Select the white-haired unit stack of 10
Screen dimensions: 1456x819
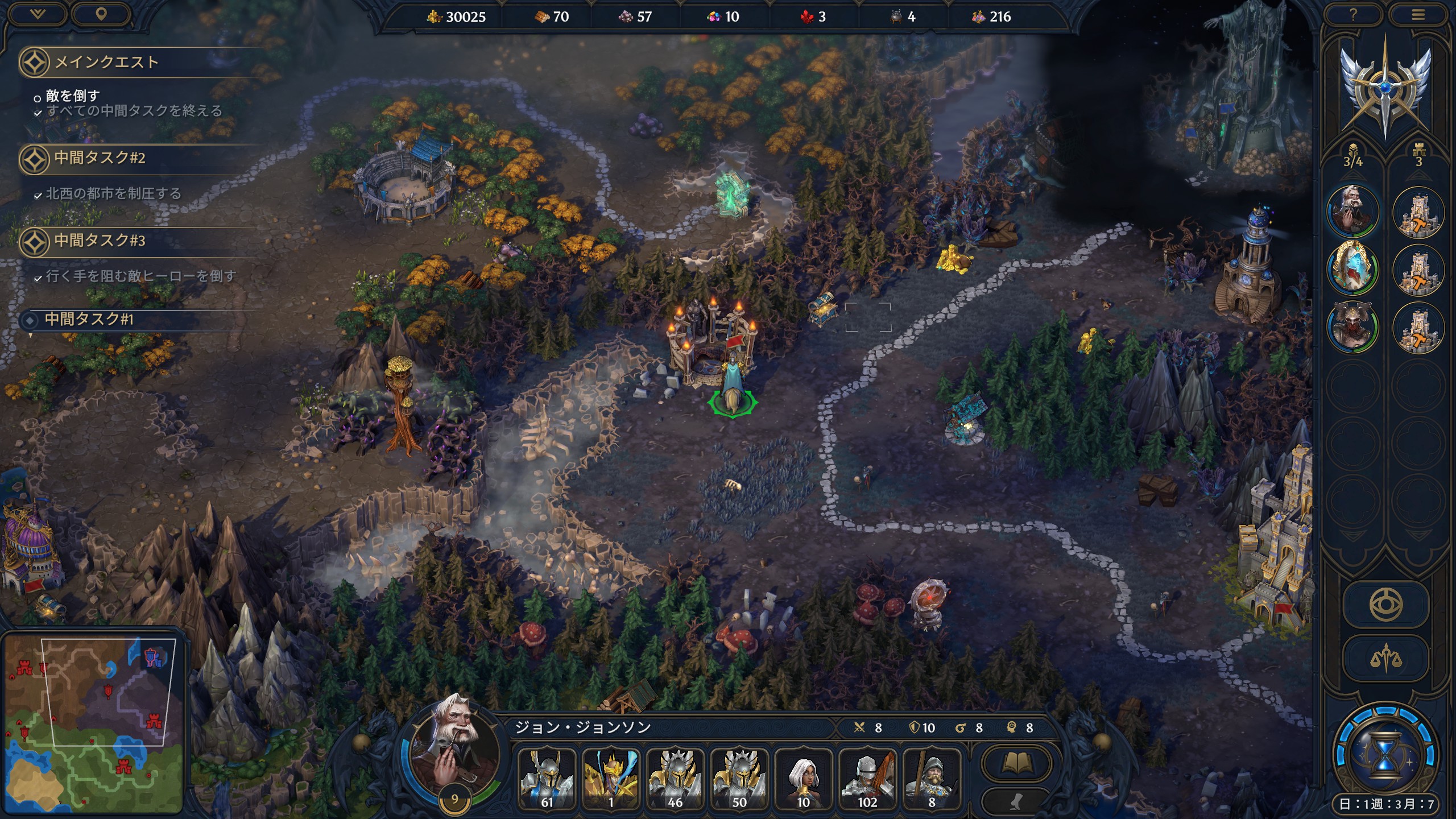(803, 779)
